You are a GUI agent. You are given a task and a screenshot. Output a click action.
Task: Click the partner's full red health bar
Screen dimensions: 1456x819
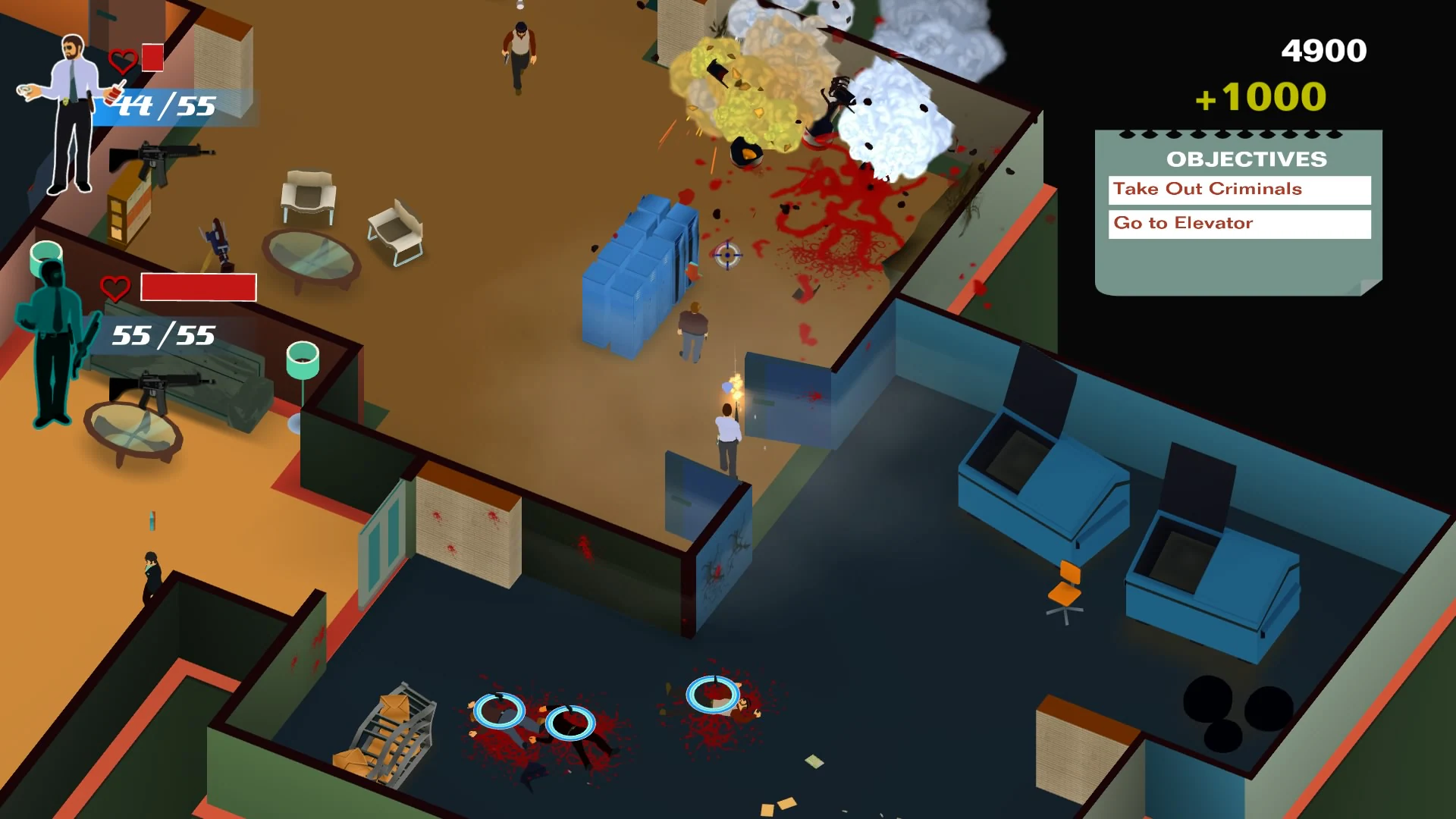[199, 287]
